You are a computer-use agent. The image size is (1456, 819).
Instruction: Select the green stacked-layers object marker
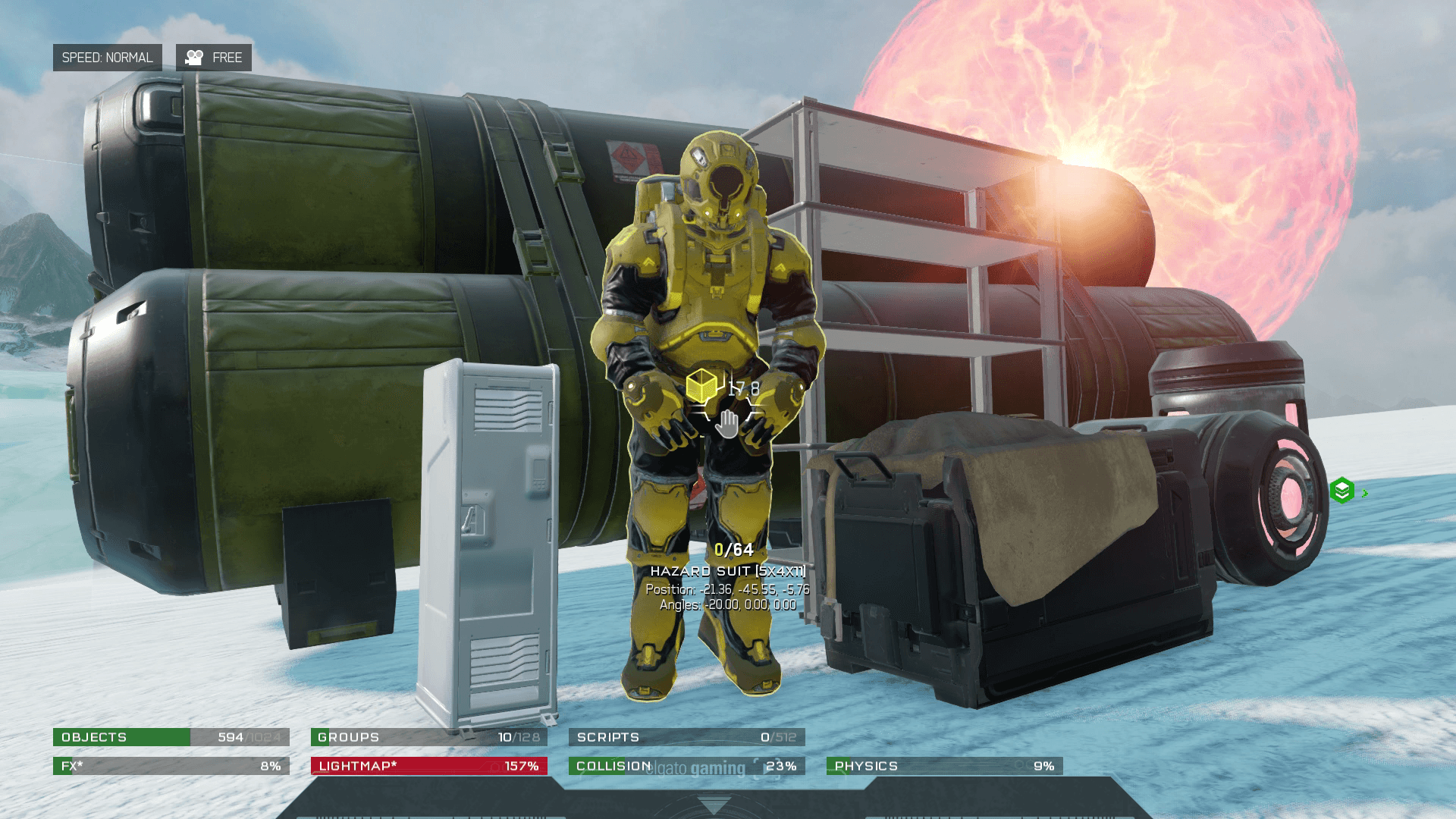tap(1342, 491)
